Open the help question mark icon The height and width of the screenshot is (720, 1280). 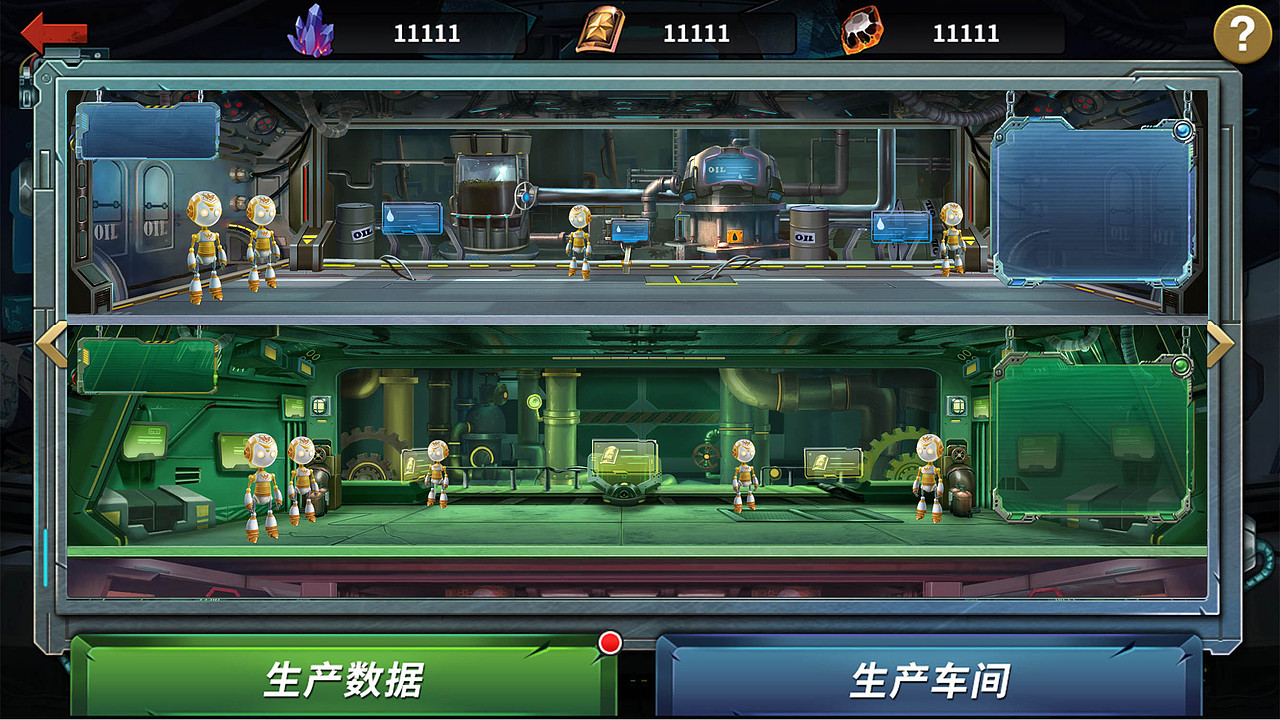(1243, 36)
